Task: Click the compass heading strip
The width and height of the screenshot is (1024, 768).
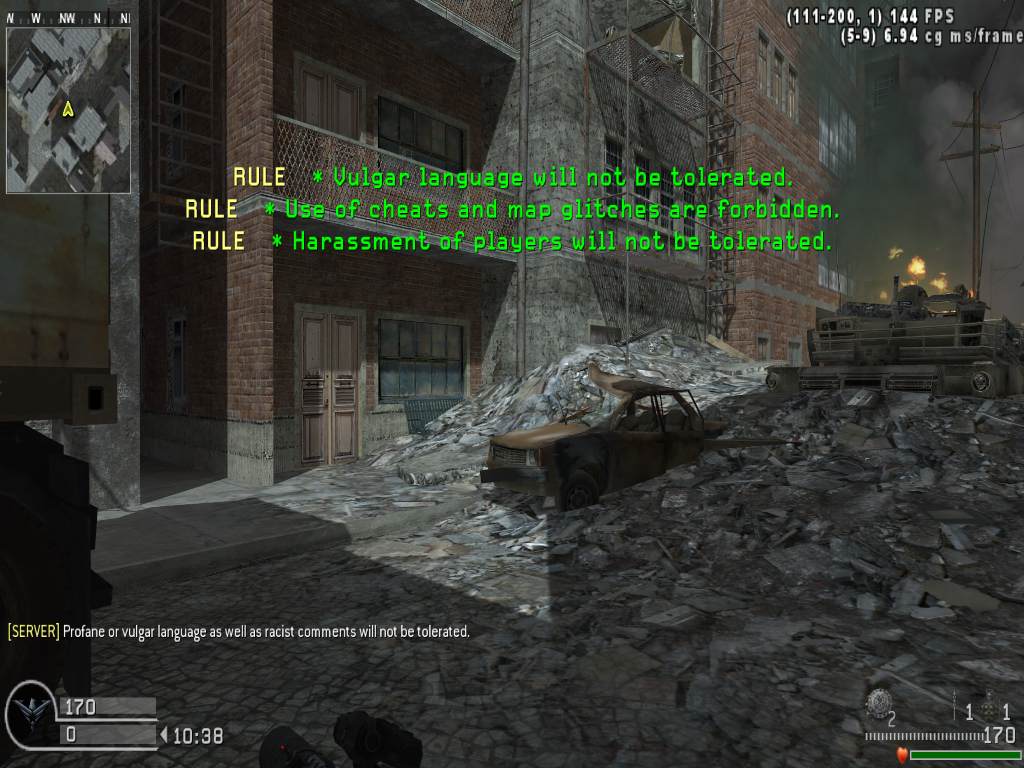Action: 68,18
